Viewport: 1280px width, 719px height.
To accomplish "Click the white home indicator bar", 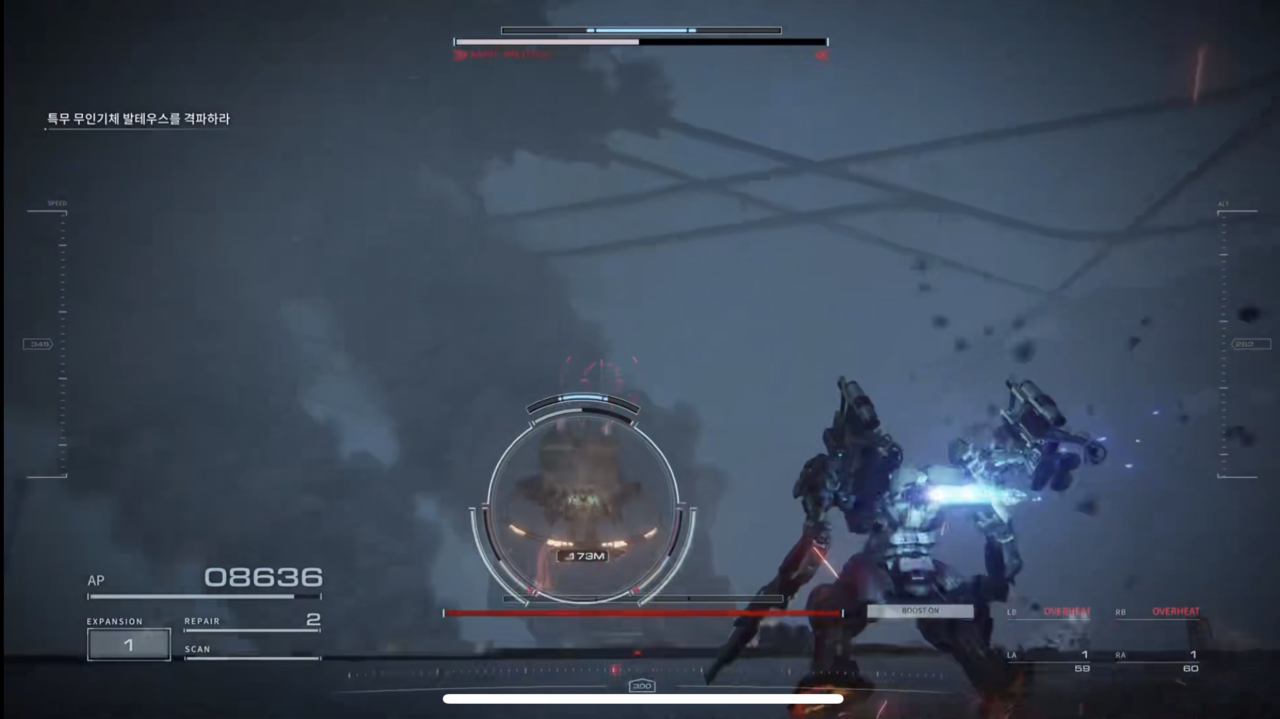I will tap(642, 699).
